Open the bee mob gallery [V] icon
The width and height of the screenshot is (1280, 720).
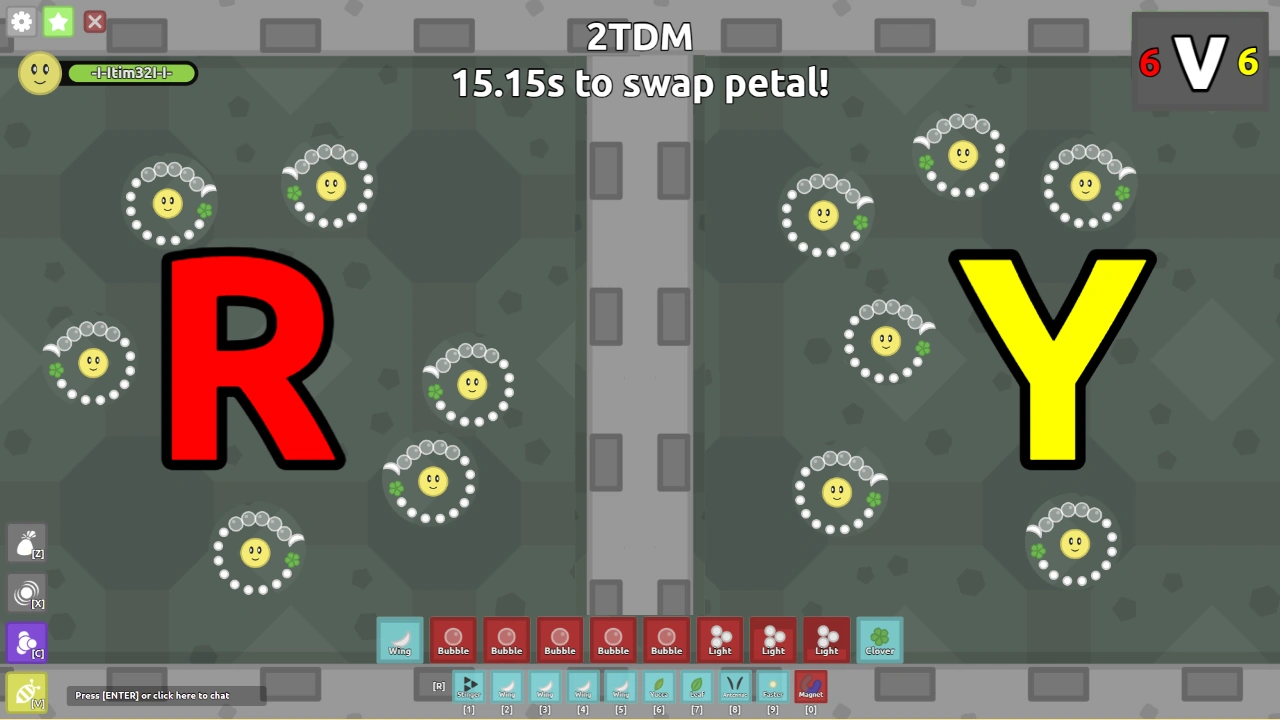(x=27, y=692)
